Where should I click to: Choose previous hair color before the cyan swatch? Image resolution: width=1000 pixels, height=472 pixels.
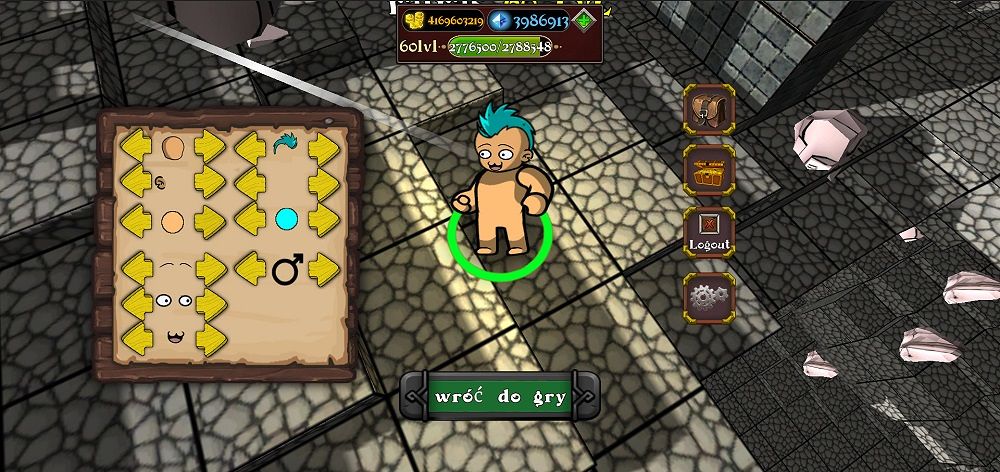click(x=251, y=218)
